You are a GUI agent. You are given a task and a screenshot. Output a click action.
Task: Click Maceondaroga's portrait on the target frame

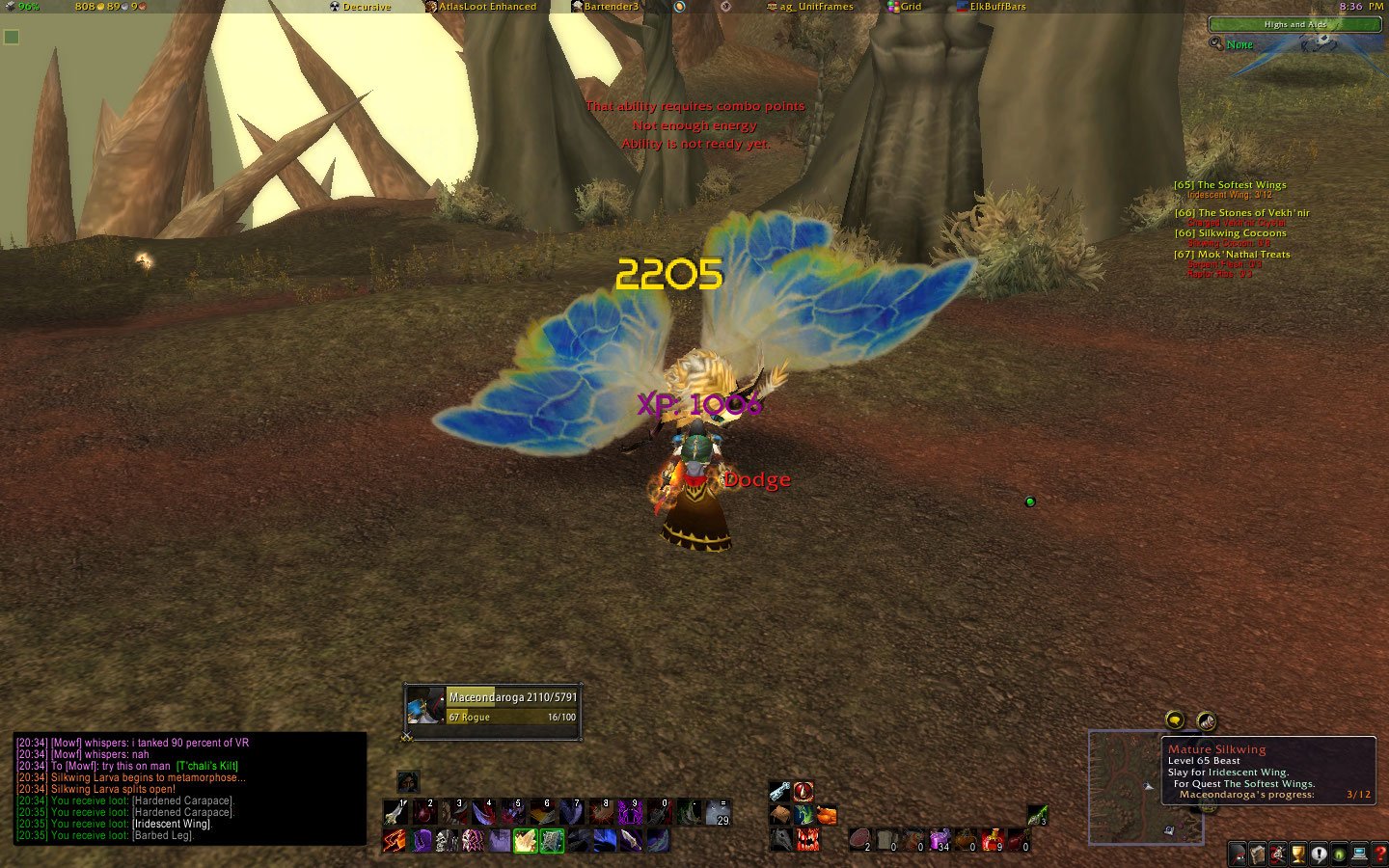[424, 707]
